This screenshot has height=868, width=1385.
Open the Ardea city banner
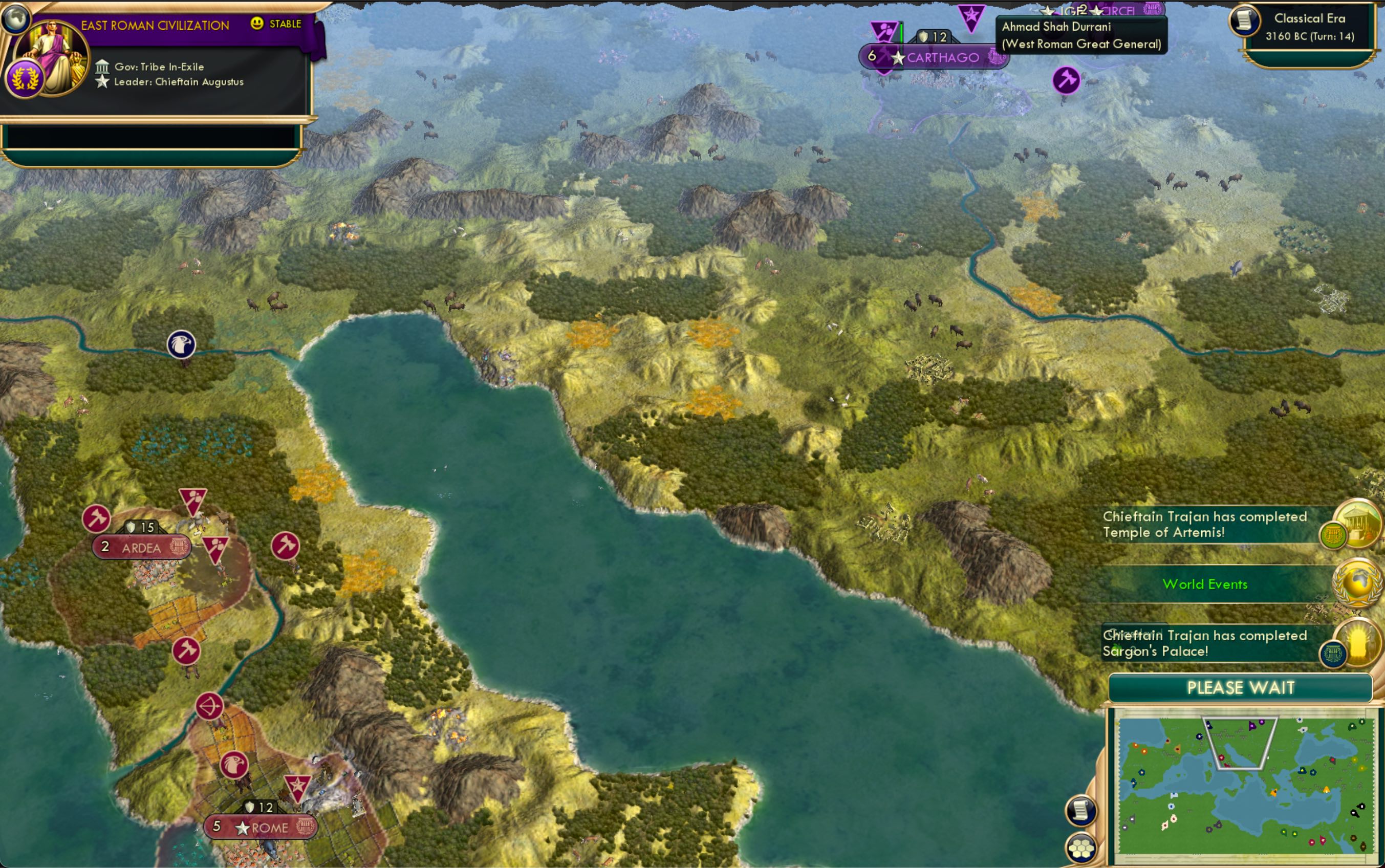(x=141, y=548)
